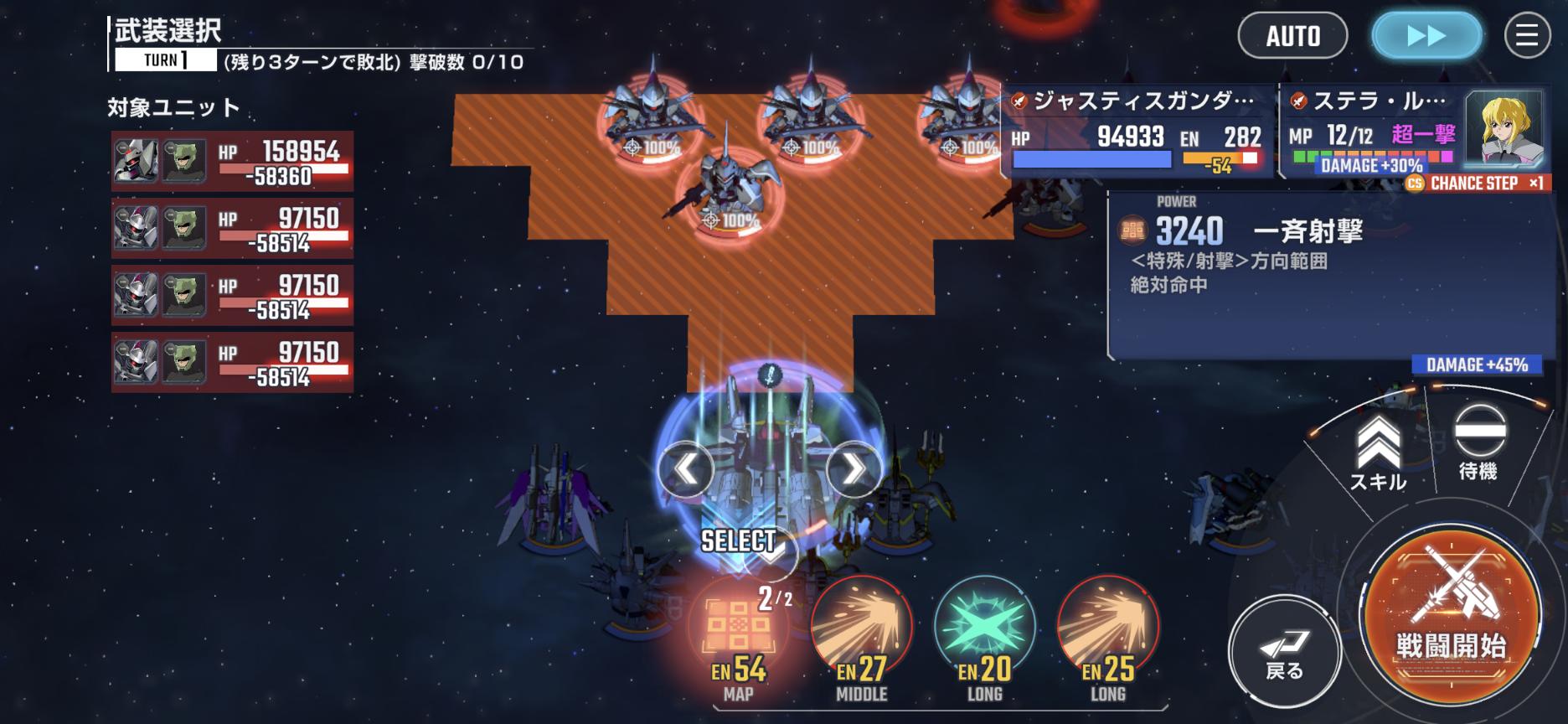Screen dimensions: 1568x724
Task: Toggle the AUTO battle button
Action: click(x=1292, y=36)
